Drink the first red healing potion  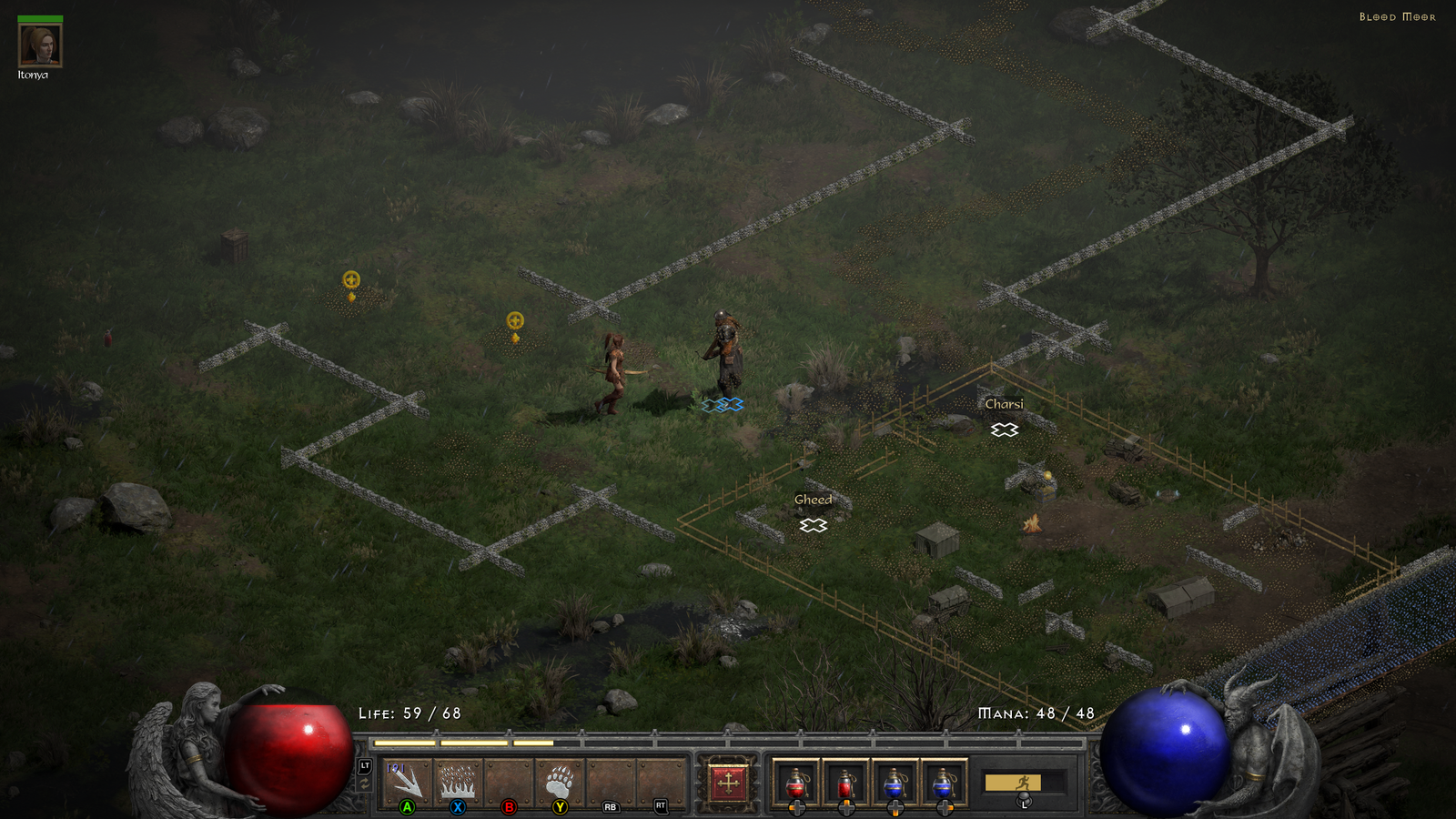click(796, 783)
